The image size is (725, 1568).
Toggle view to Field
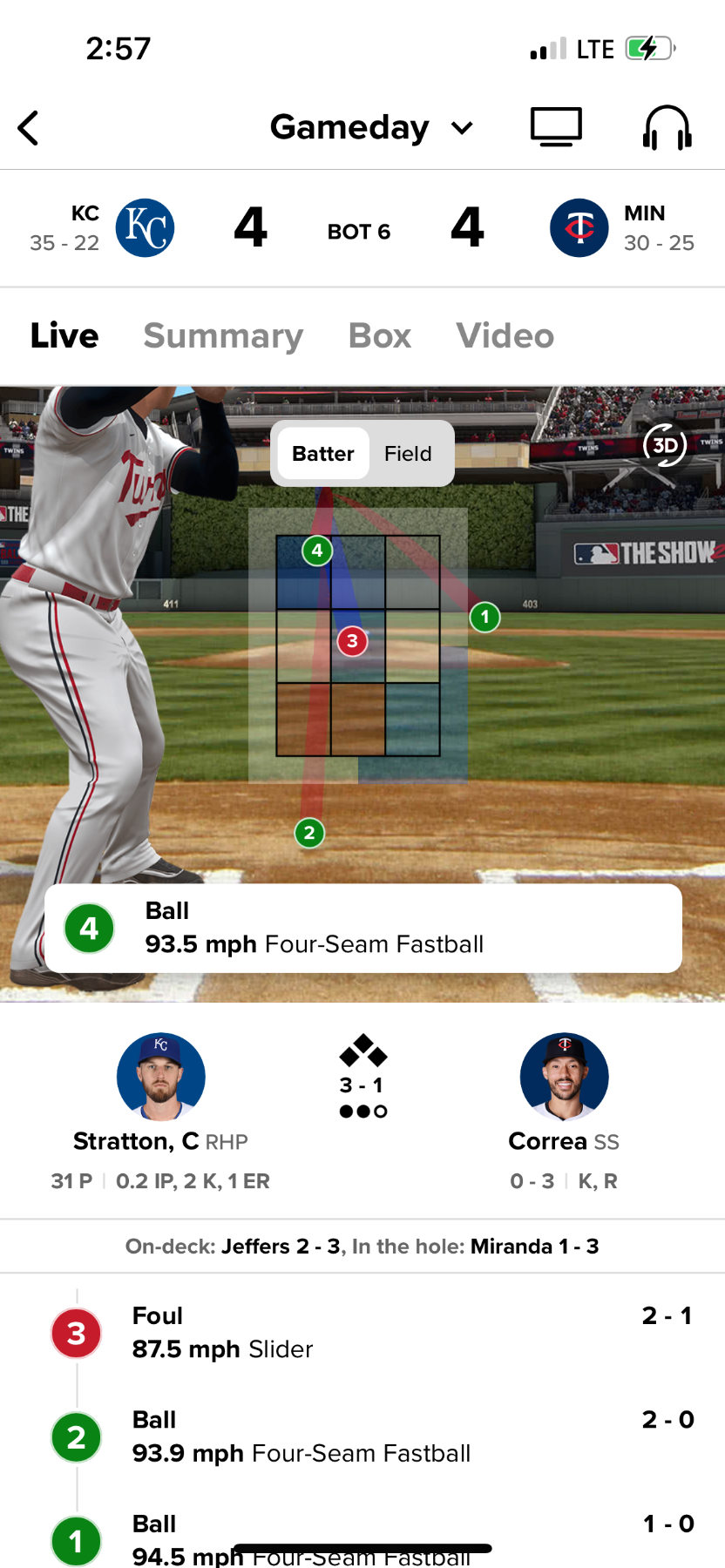click(408, 454)
